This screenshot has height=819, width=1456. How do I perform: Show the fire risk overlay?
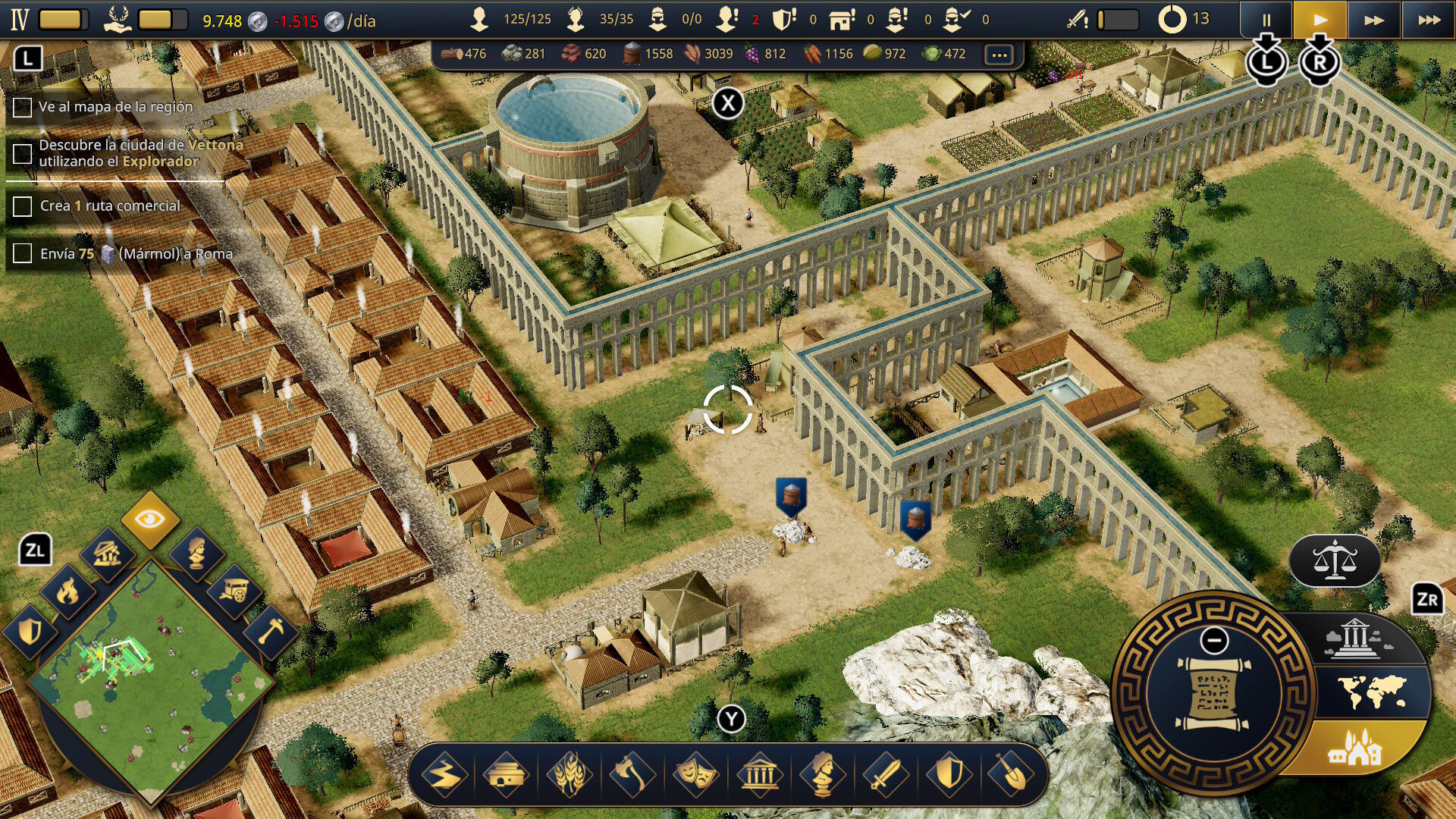[x=67, y=591]
